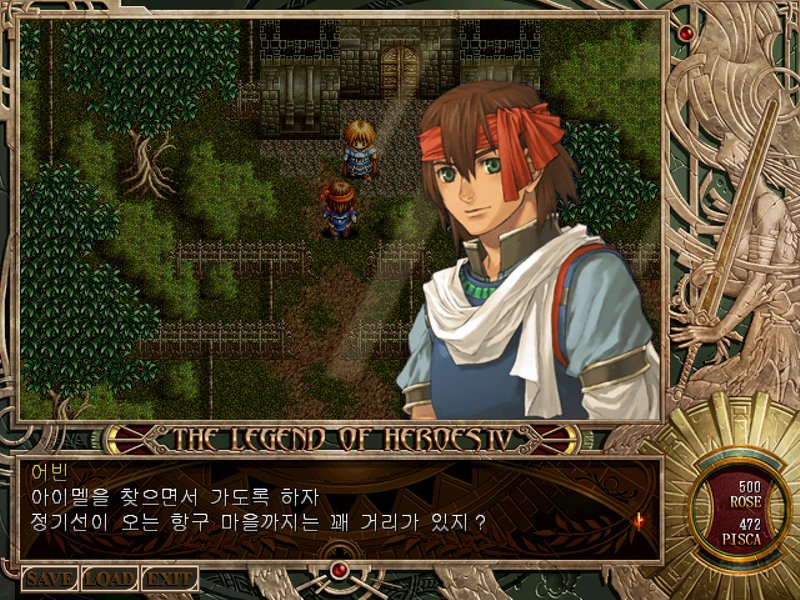
Task: Open the LOAD game menu
Action: (x=108, y=578)
